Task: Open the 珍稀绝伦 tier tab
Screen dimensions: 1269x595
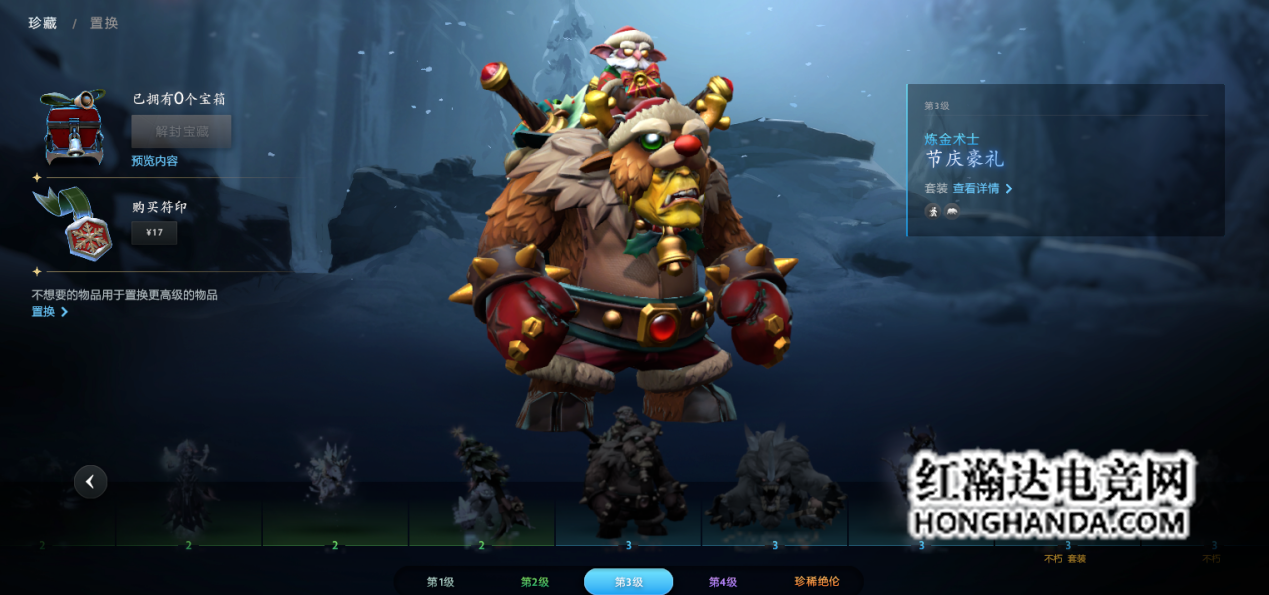Action: click(x=816, y=582)
